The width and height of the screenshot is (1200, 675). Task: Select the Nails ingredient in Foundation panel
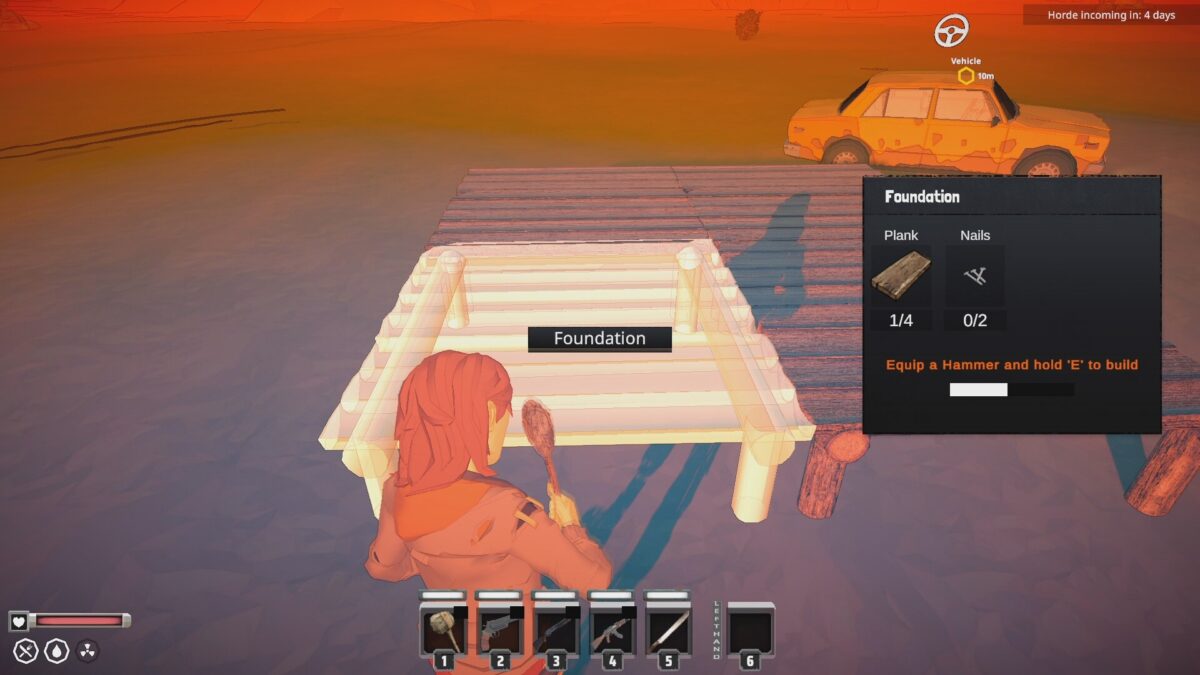point(975,276)
